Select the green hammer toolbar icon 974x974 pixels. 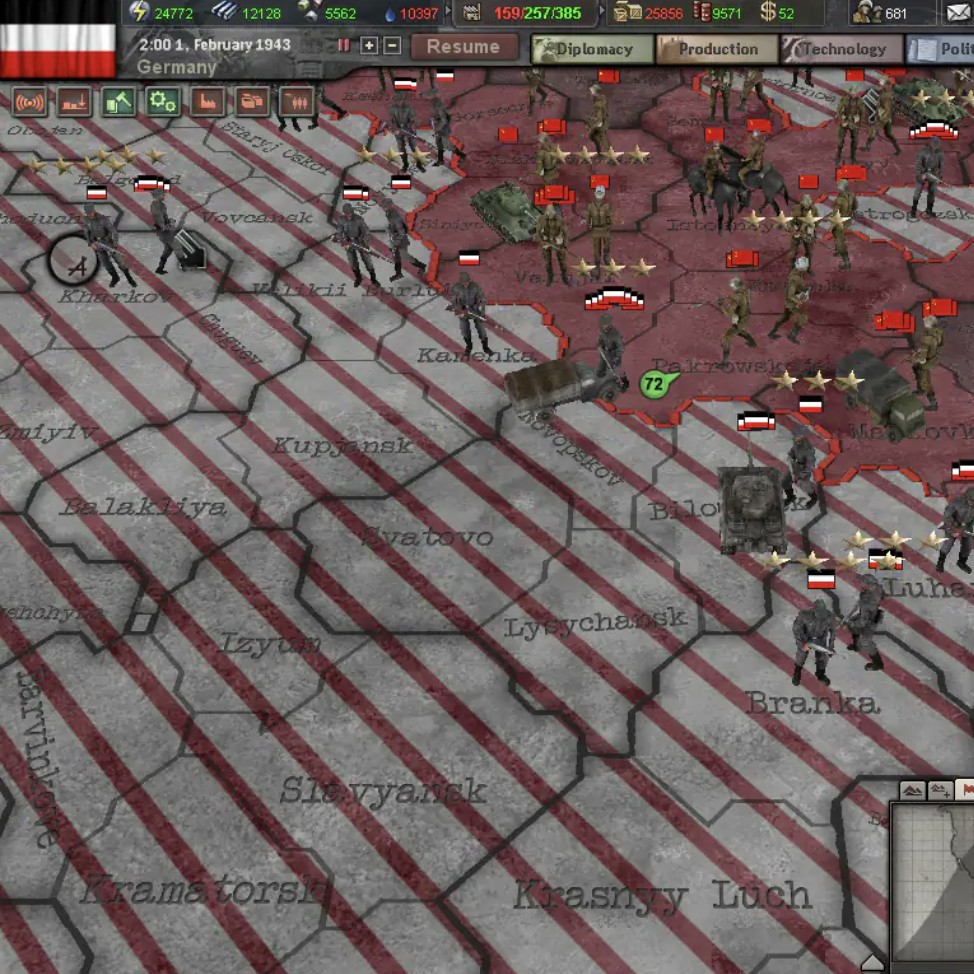tap(118, 101)
